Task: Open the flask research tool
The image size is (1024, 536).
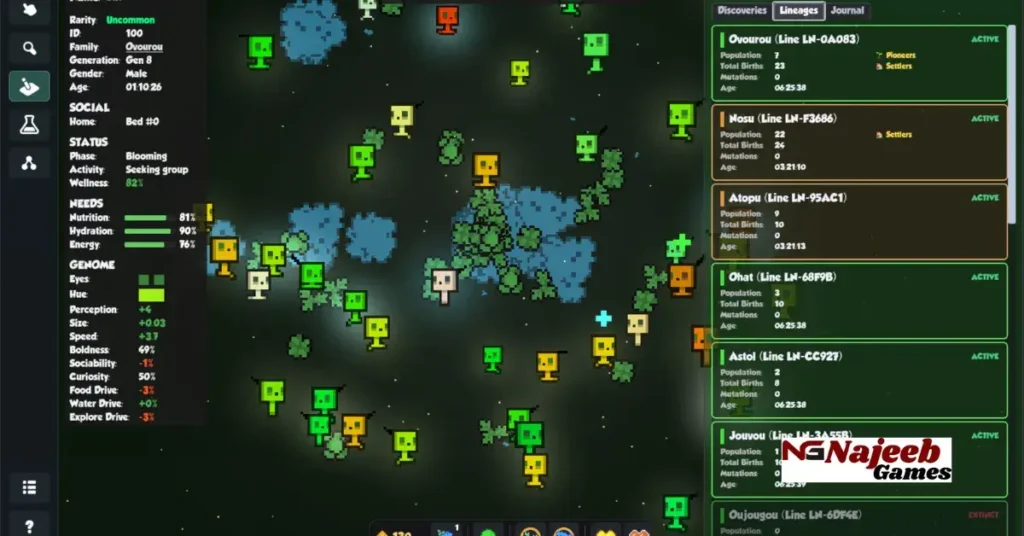Action: pos(29,124)
